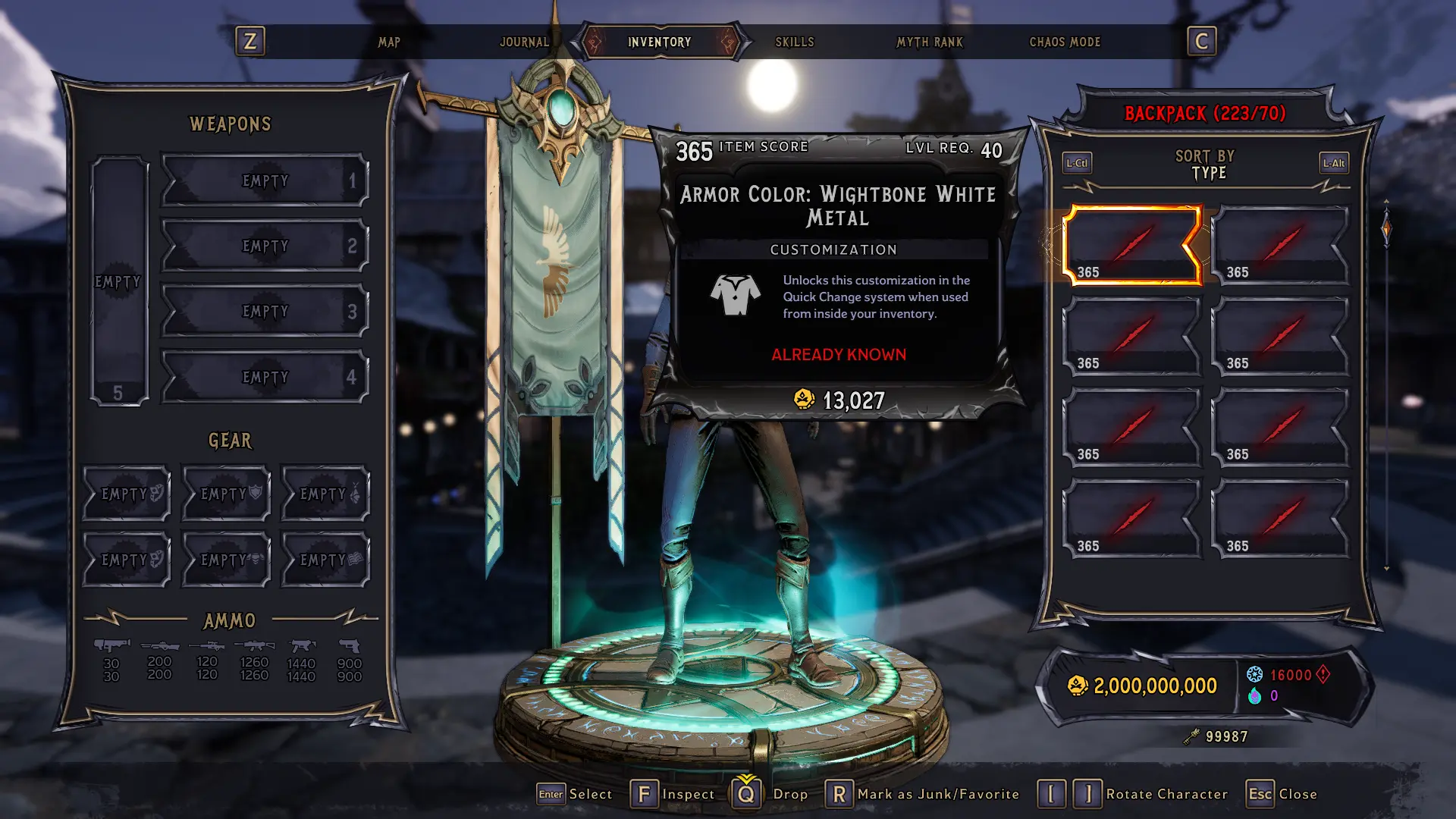
Task: Click the shotgun ammo icon
Action: pyautogui.click(x=159, y=646)
